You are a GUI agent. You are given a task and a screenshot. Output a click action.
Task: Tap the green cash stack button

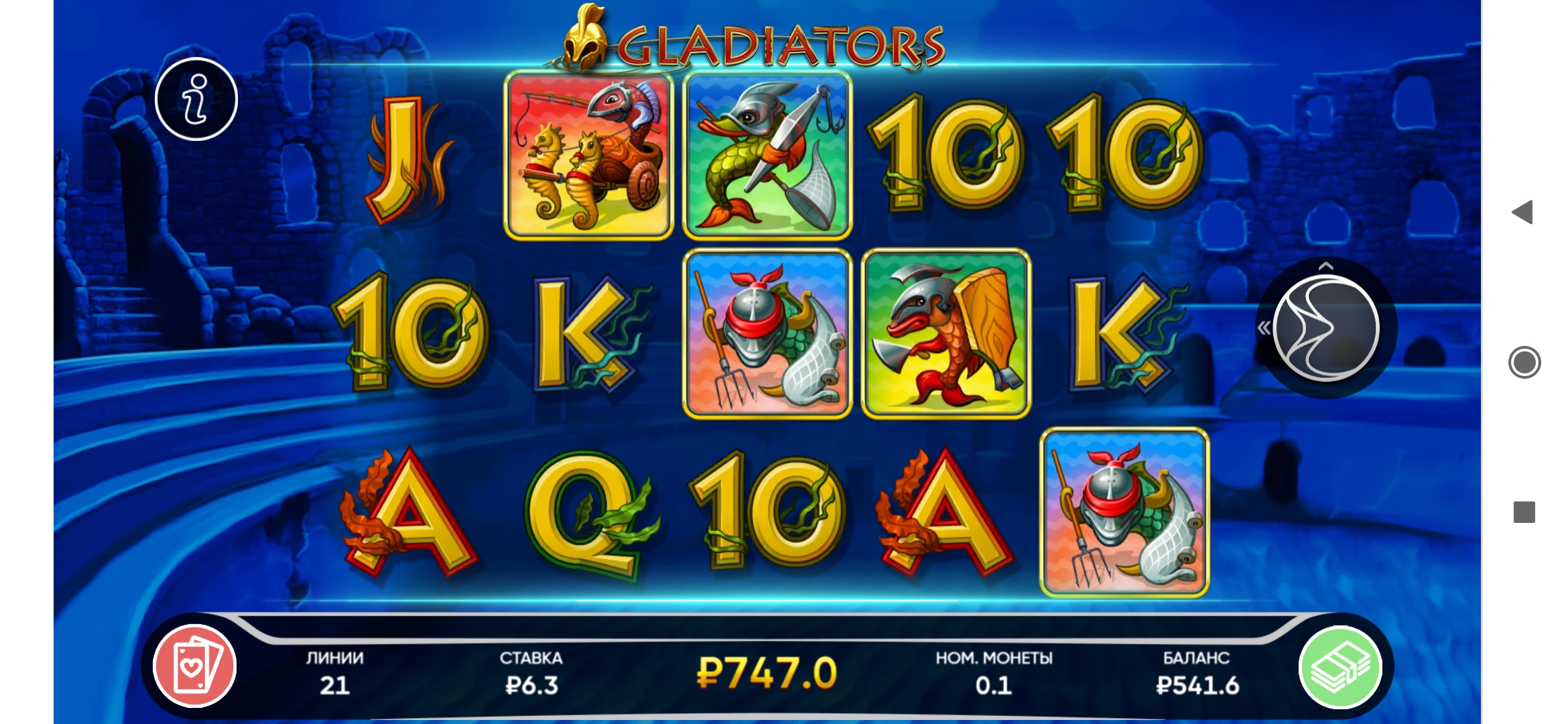tap(1340, 666)
